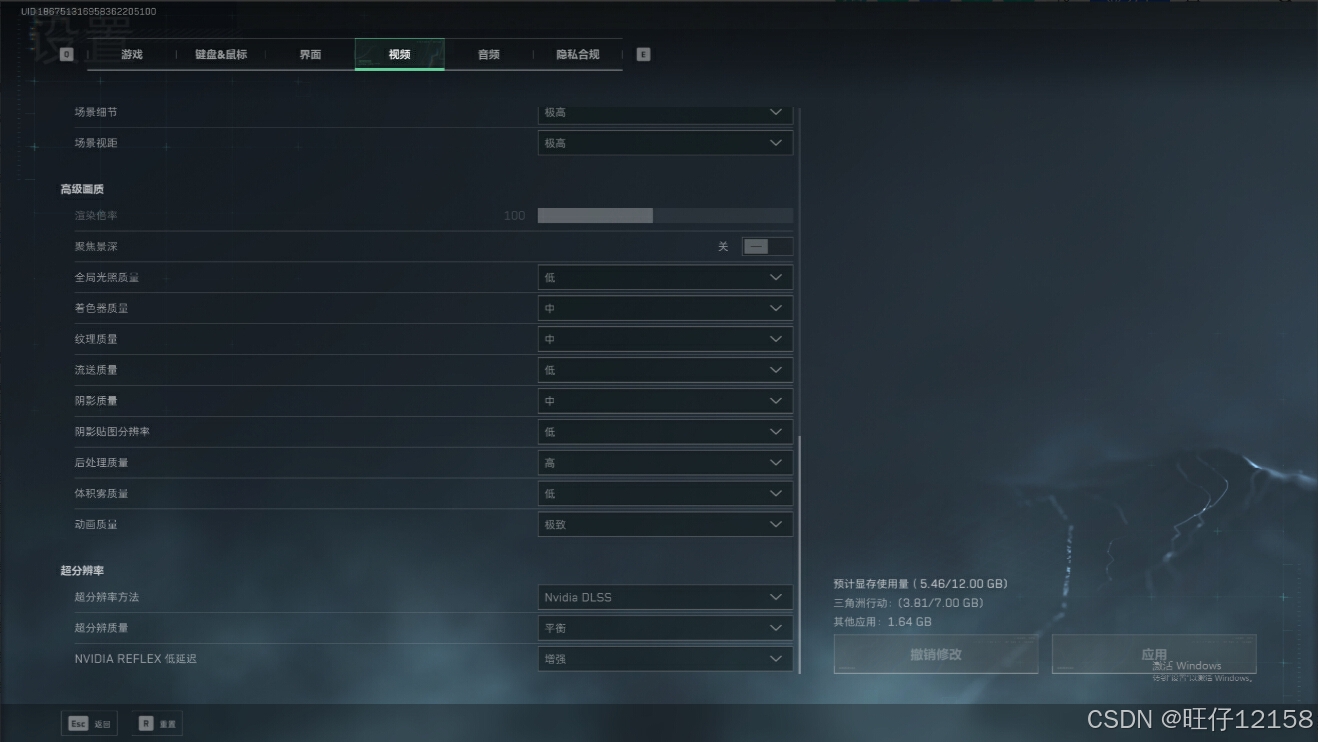Open the 键盘&鼠标 tab
This screenshot has height=742, width=1318.
[x=221, y=55]
